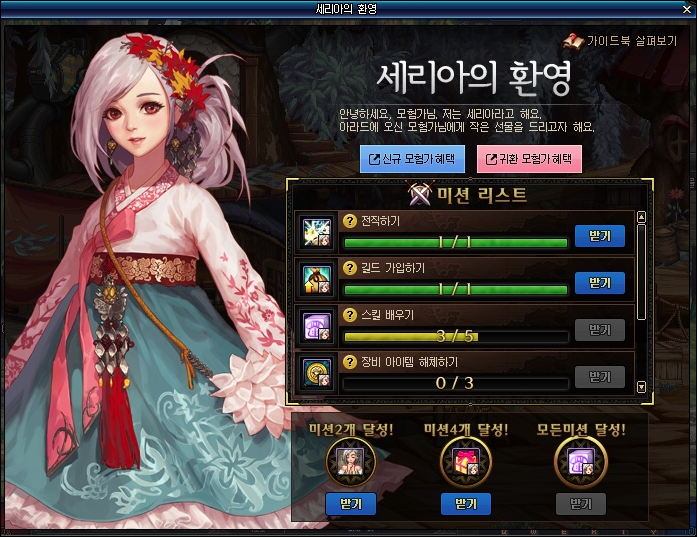Show help for the 장비 아이템 해체하기 mission
Image resolution: width=697 pixels, height=537 pixels.
350,361
